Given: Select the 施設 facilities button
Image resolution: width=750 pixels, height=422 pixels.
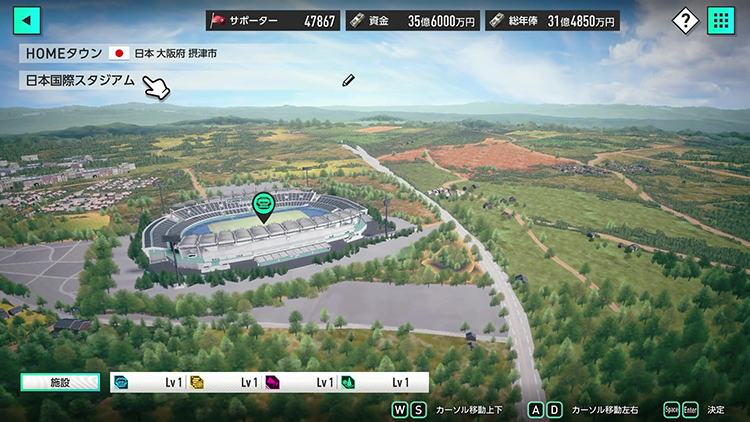Looking at the screenshot, I should click(x=60, y=382).
